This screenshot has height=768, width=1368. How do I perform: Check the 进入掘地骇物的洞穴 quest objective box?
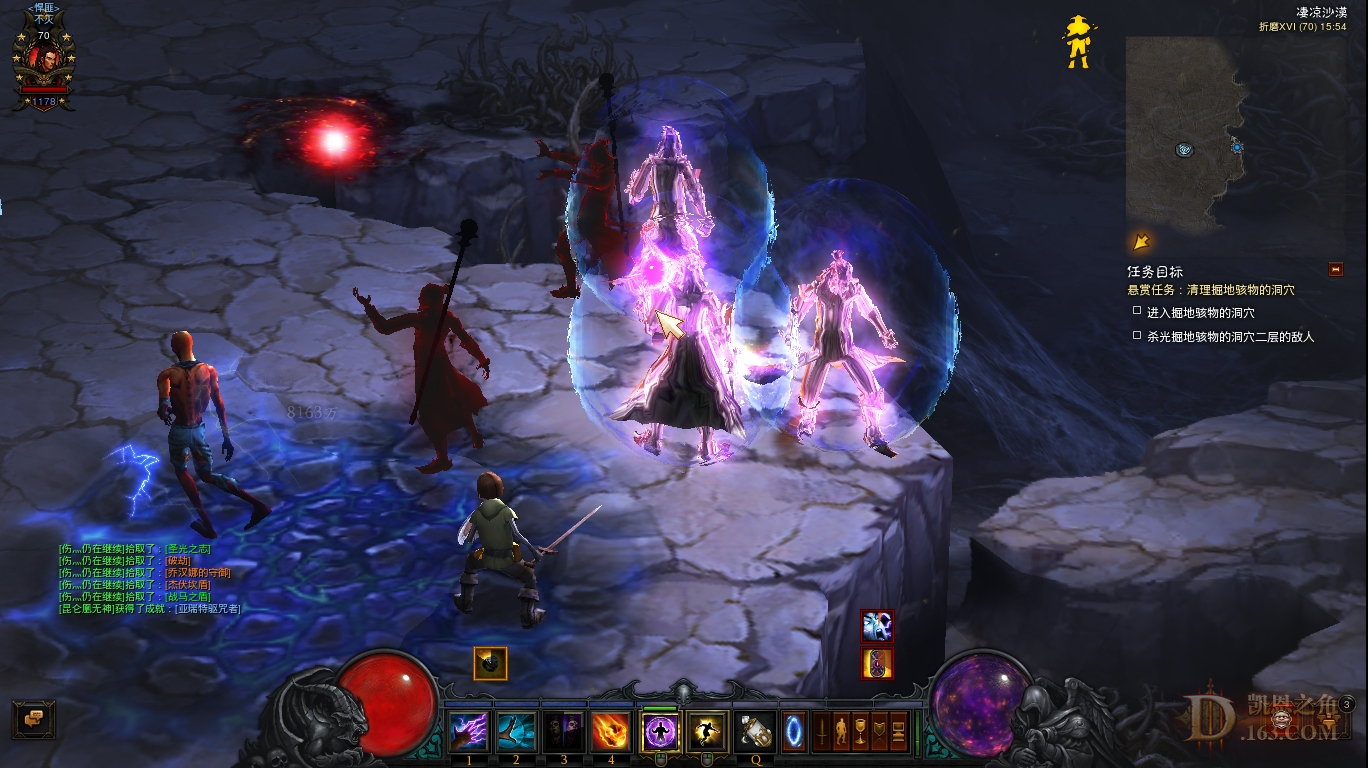(1137, 310)
